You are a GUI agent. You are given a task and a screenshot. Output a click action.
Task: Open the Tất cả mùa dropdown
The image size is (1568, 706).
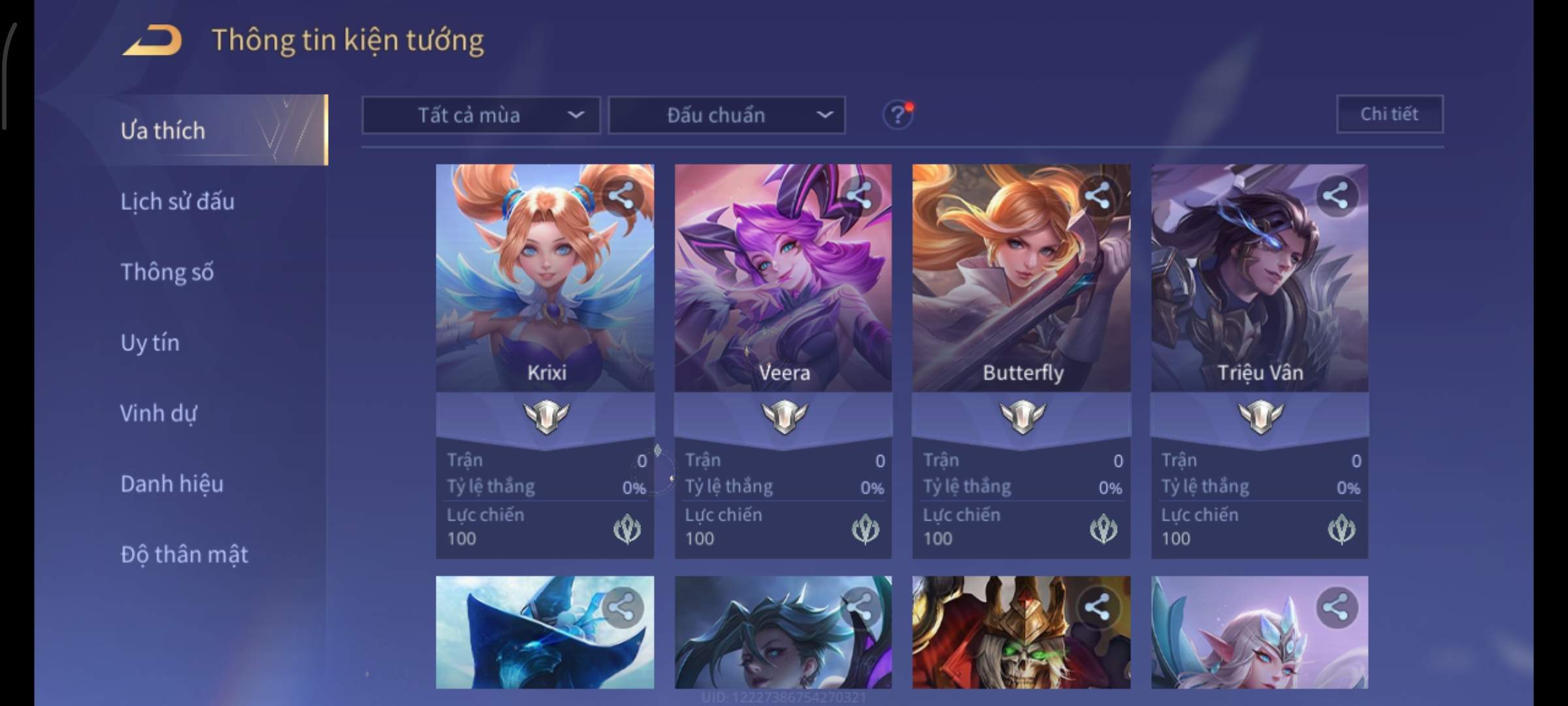481,115
